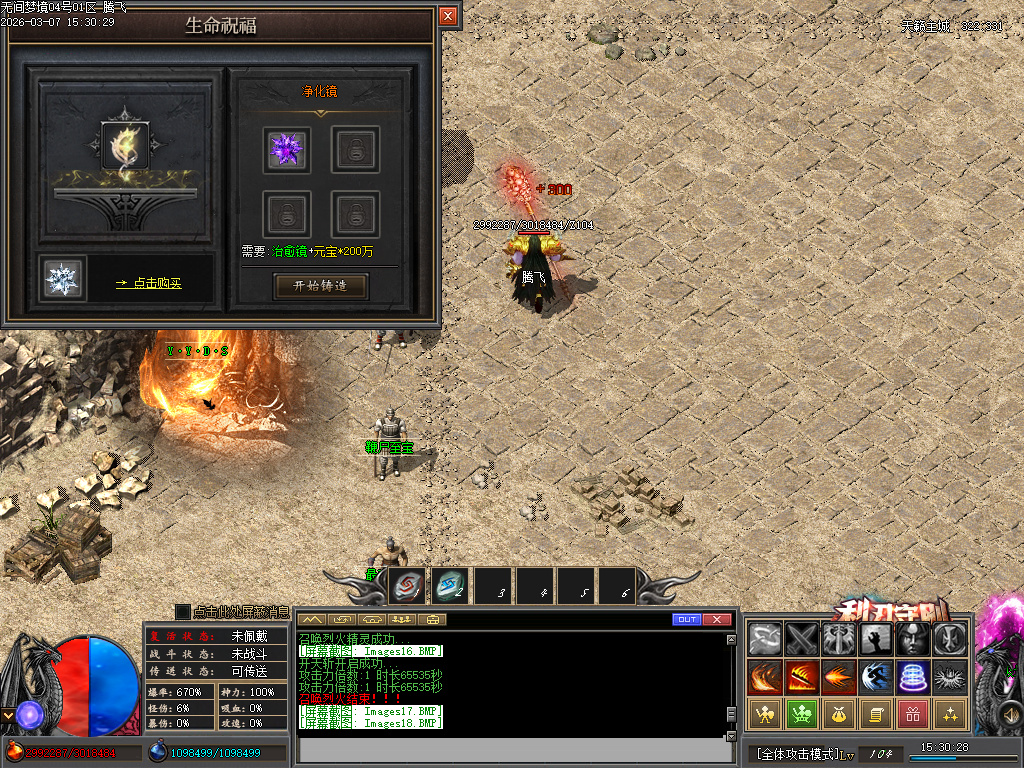The height and width of the screenshot is (768, 1024).
Task: Open the red gift box menu
Action: [914, 714]
